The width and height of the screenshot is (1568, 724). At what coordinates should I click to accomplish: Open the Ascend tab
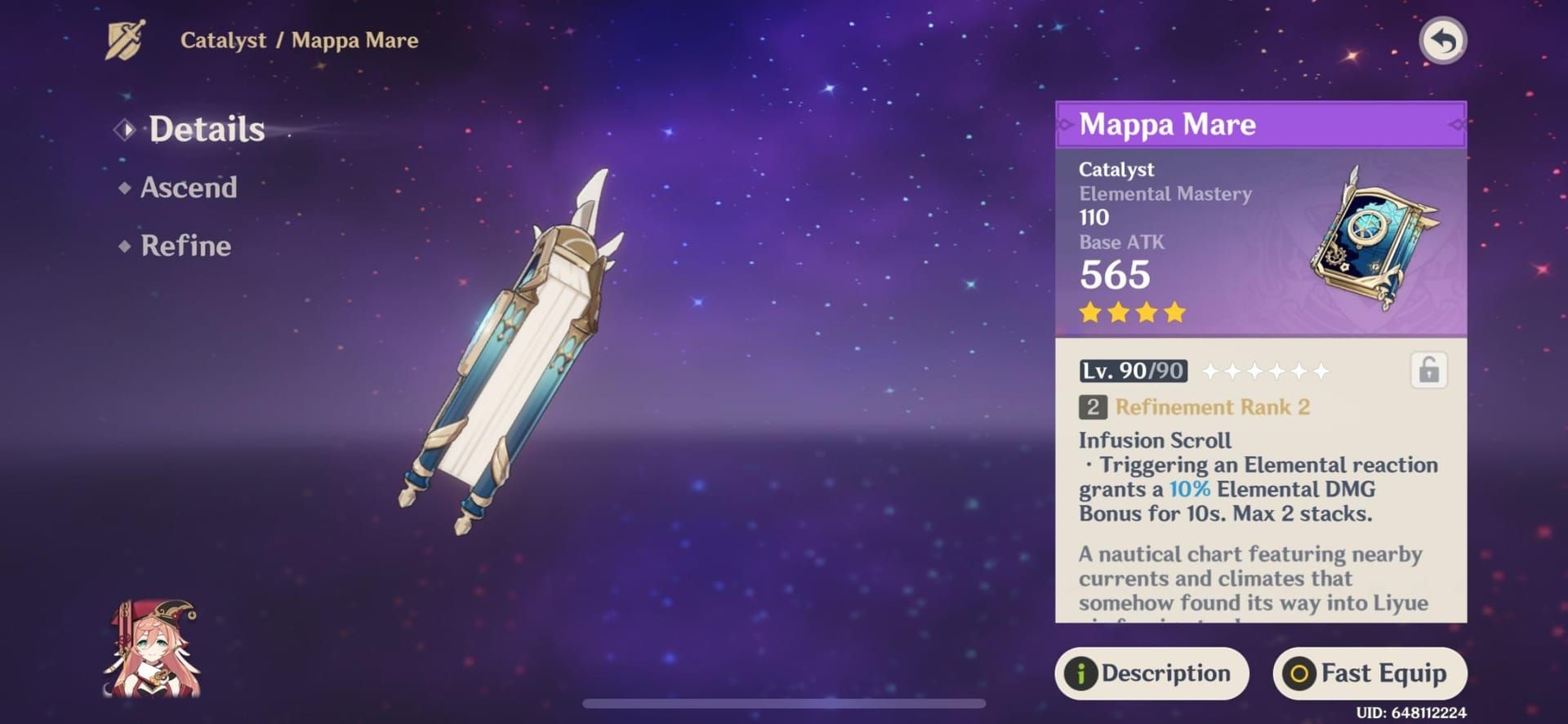tap(188, 188)
